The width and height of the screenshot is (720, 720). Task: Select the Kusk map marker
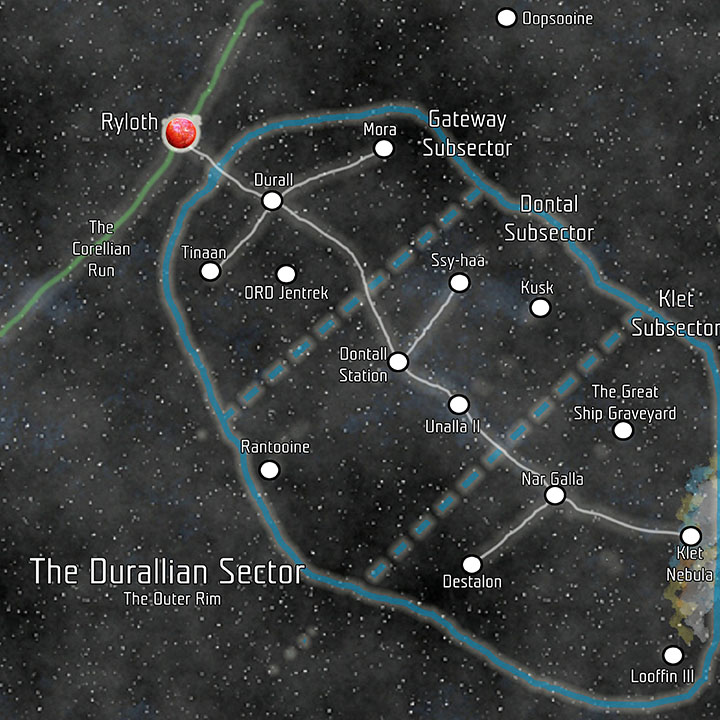540,307
